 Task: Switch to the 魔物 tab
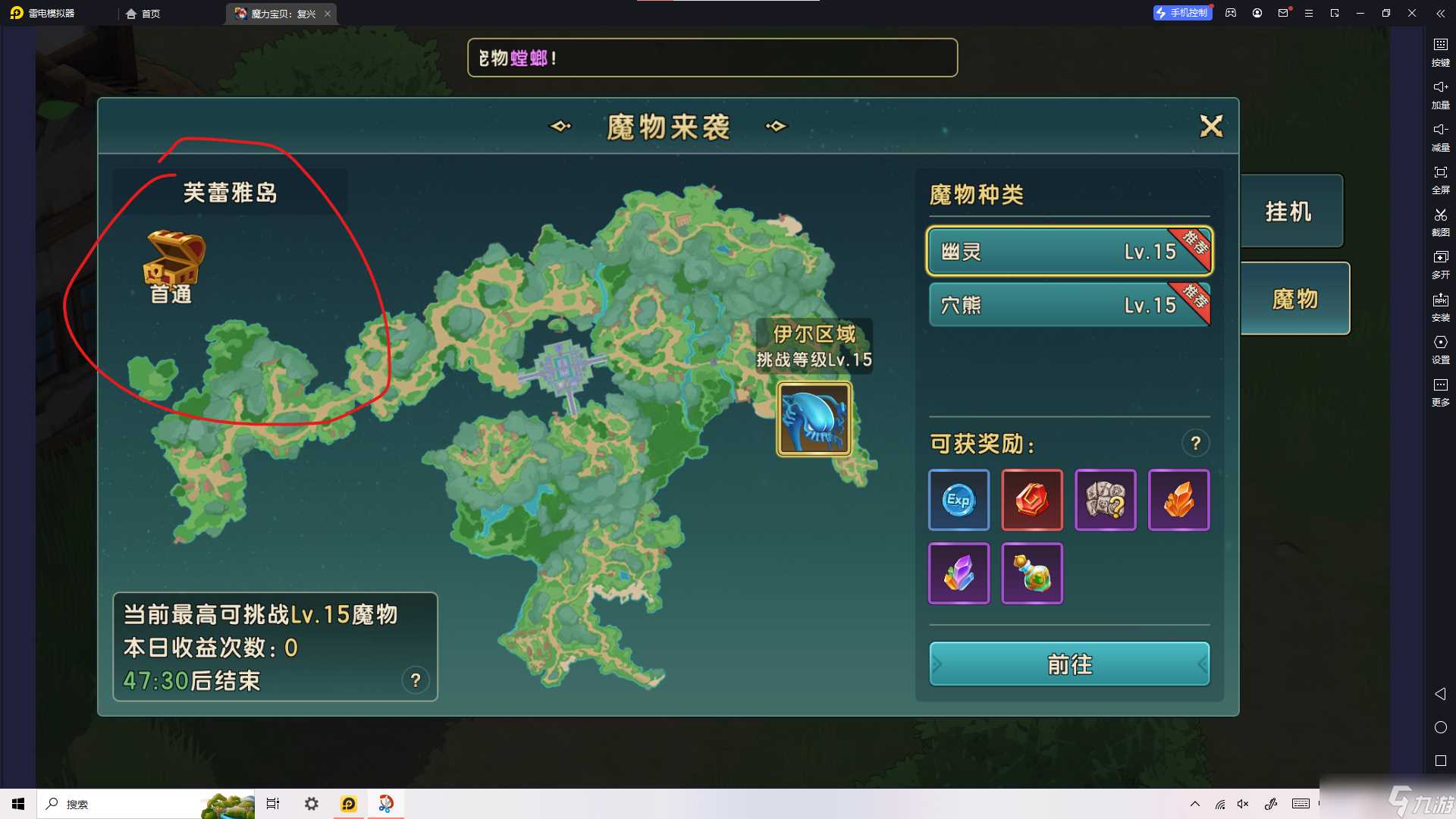(1294, 298)
